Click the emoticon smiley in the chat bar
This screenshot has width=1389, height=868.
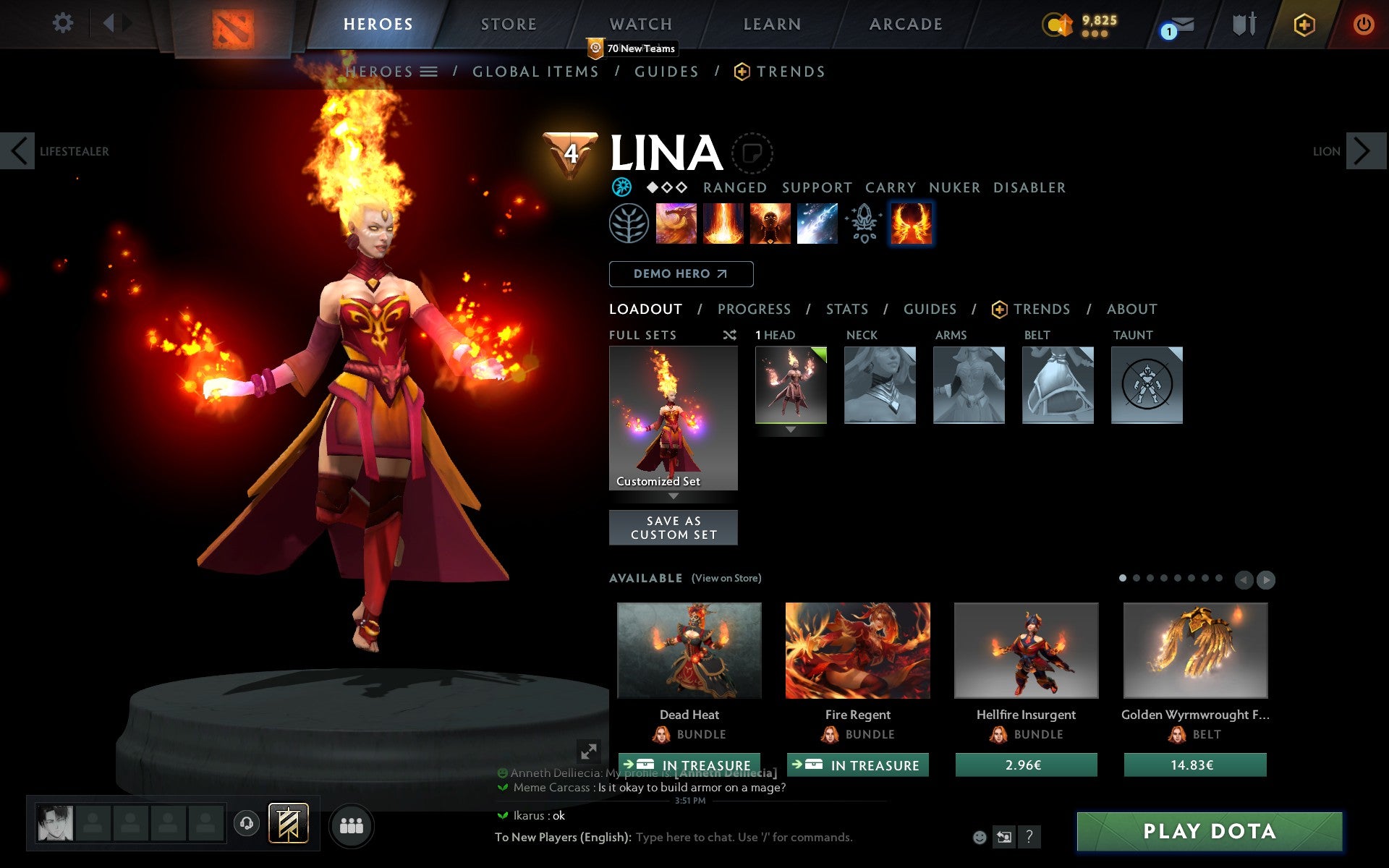[x=981, y=838]
